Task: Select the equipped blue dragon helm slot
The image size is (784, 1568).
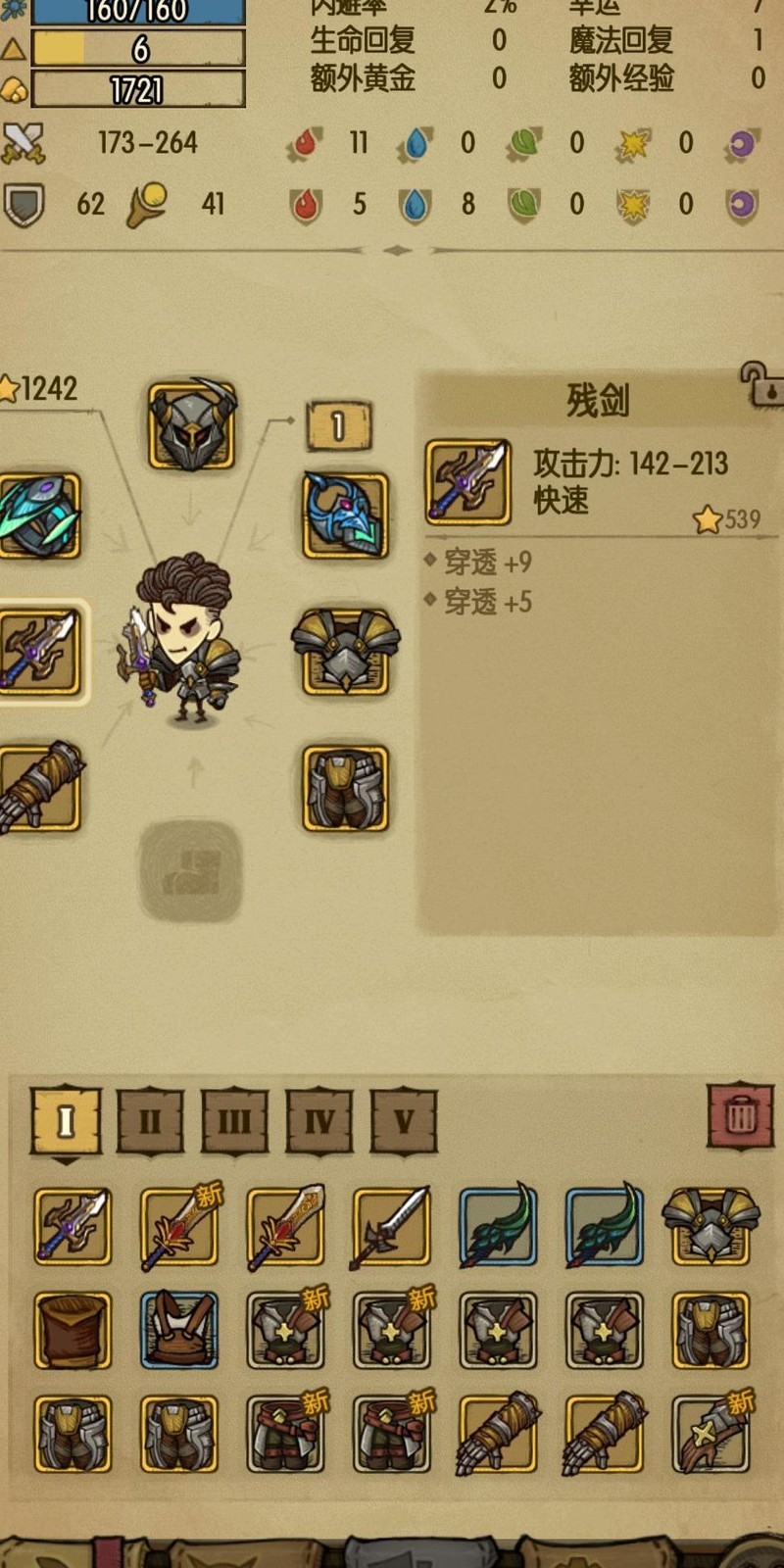Action: tap(345, 515)
